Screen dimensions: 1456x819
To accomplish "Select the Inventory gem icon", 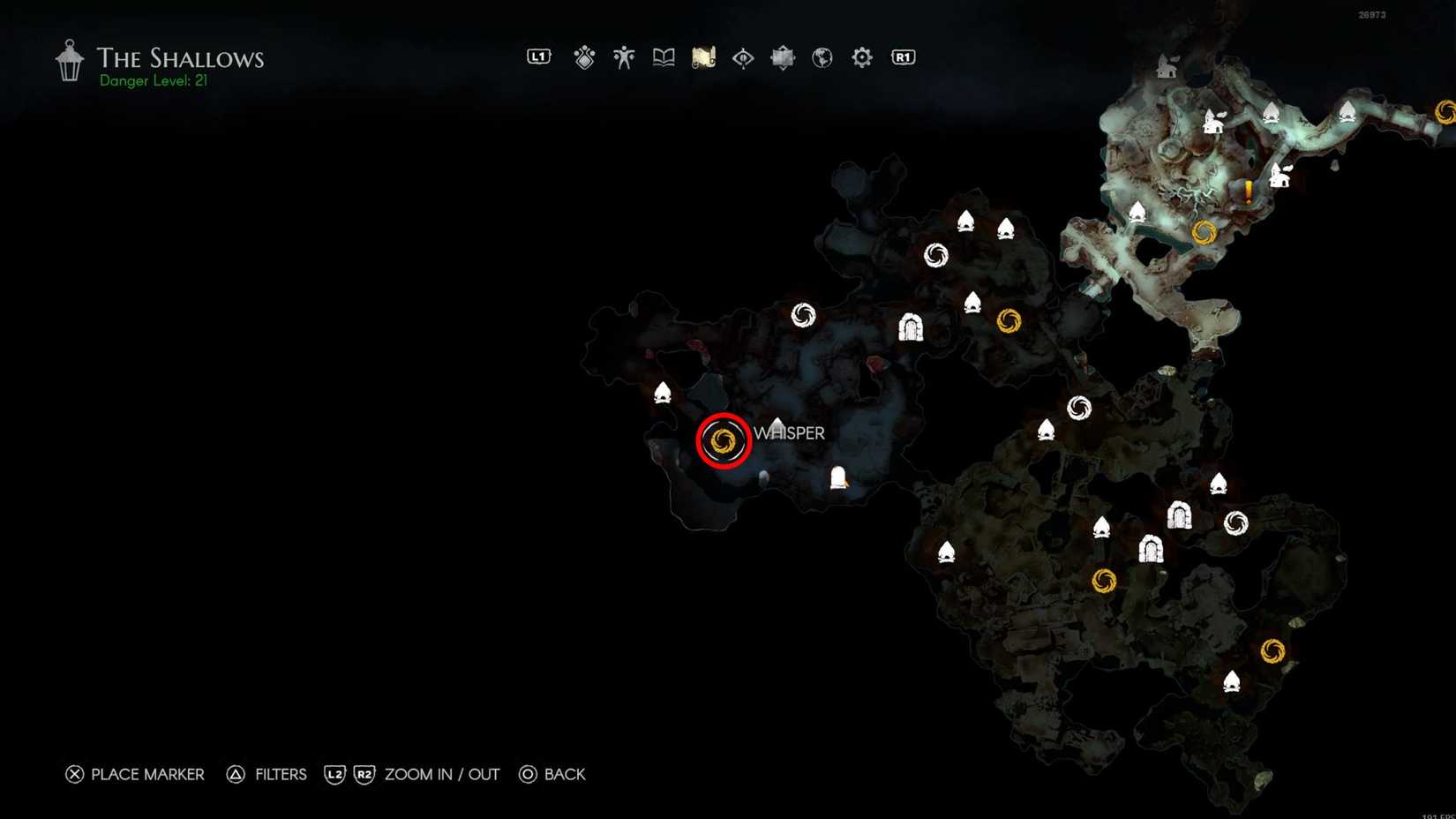I will pyautogui.click(x=584, y=56).
